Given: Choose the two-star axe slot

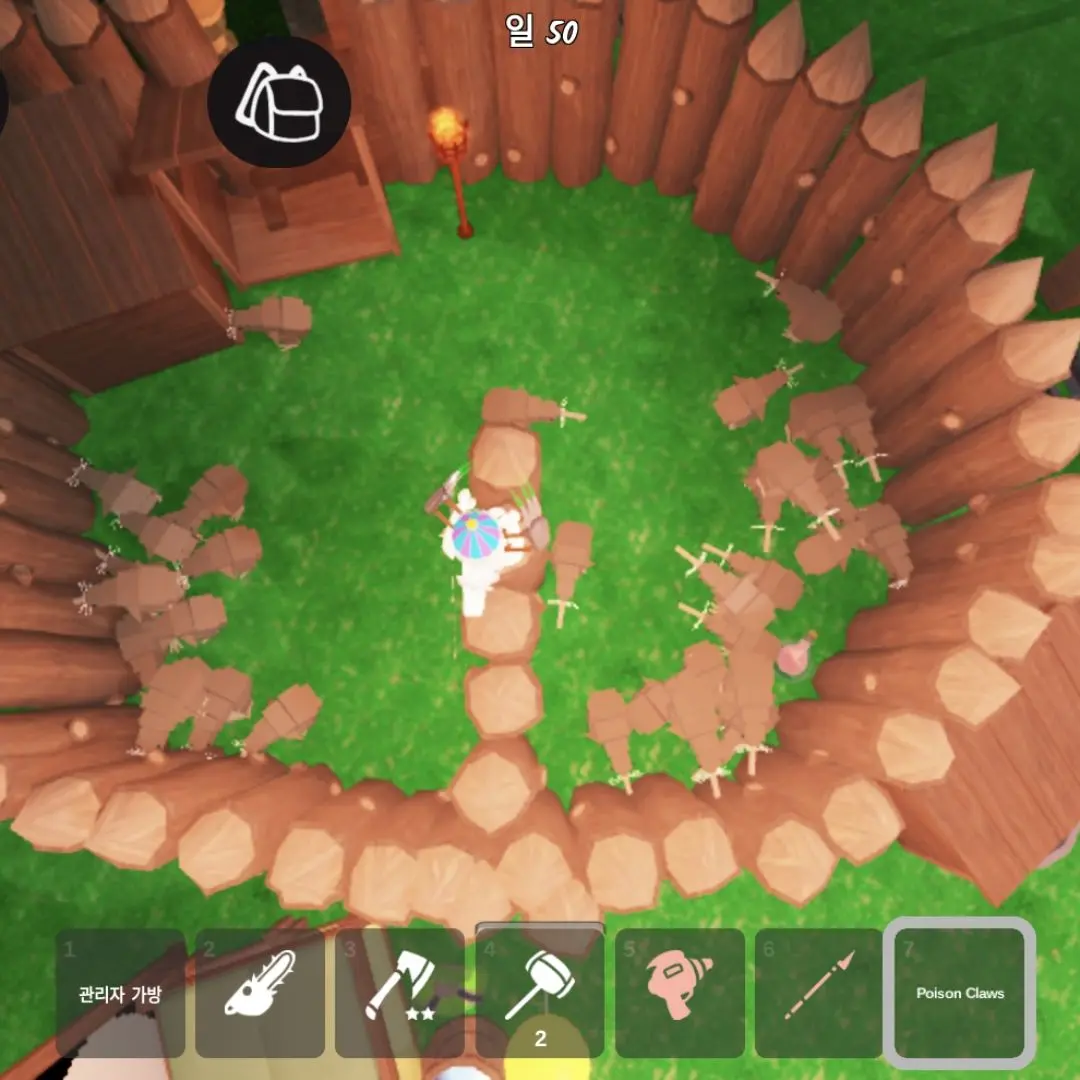Looking at the screenshot, I should [x=400, y=993].
